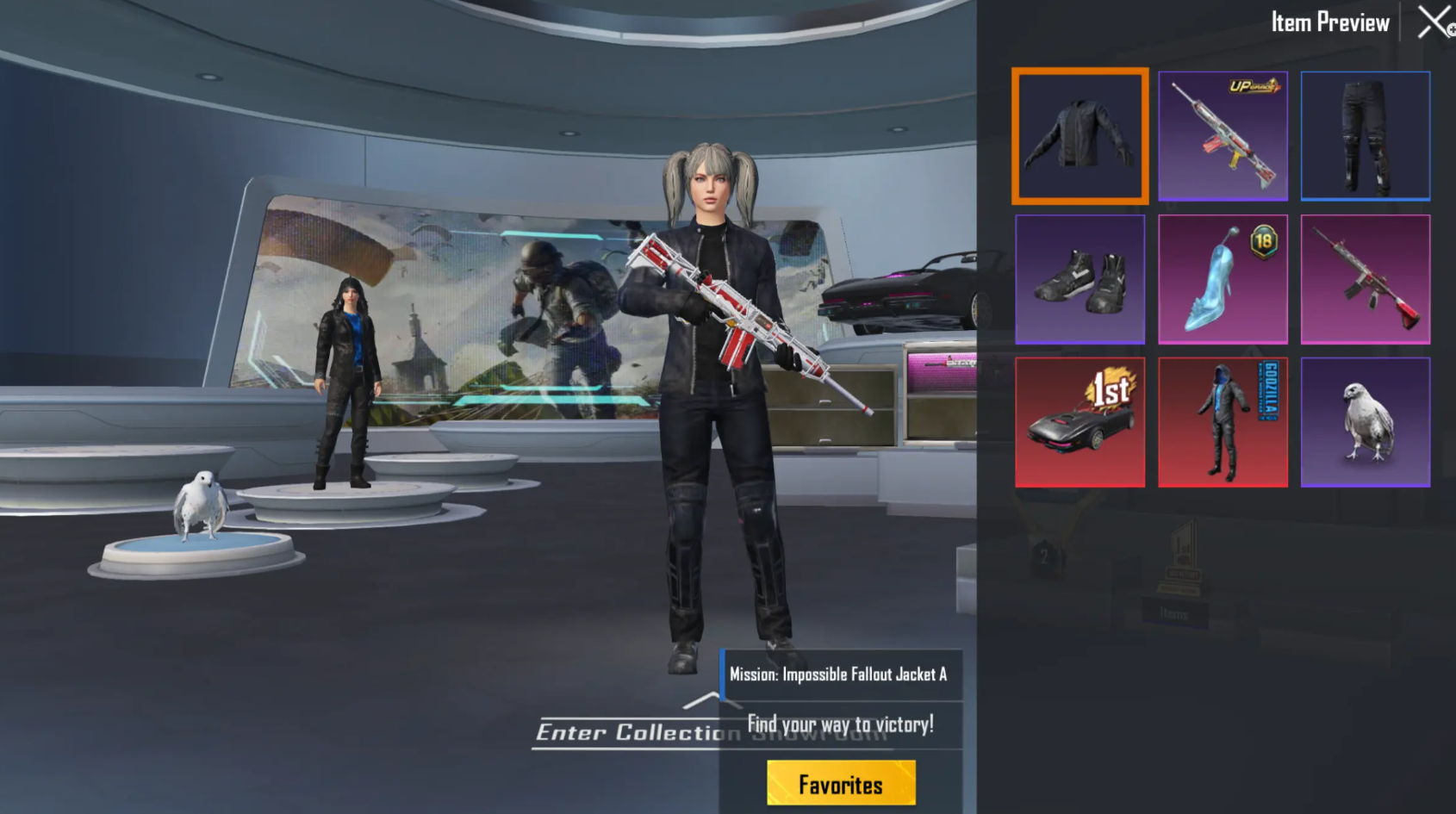
Task: Tap the Favorites button
Action: (x=841, y=784)
